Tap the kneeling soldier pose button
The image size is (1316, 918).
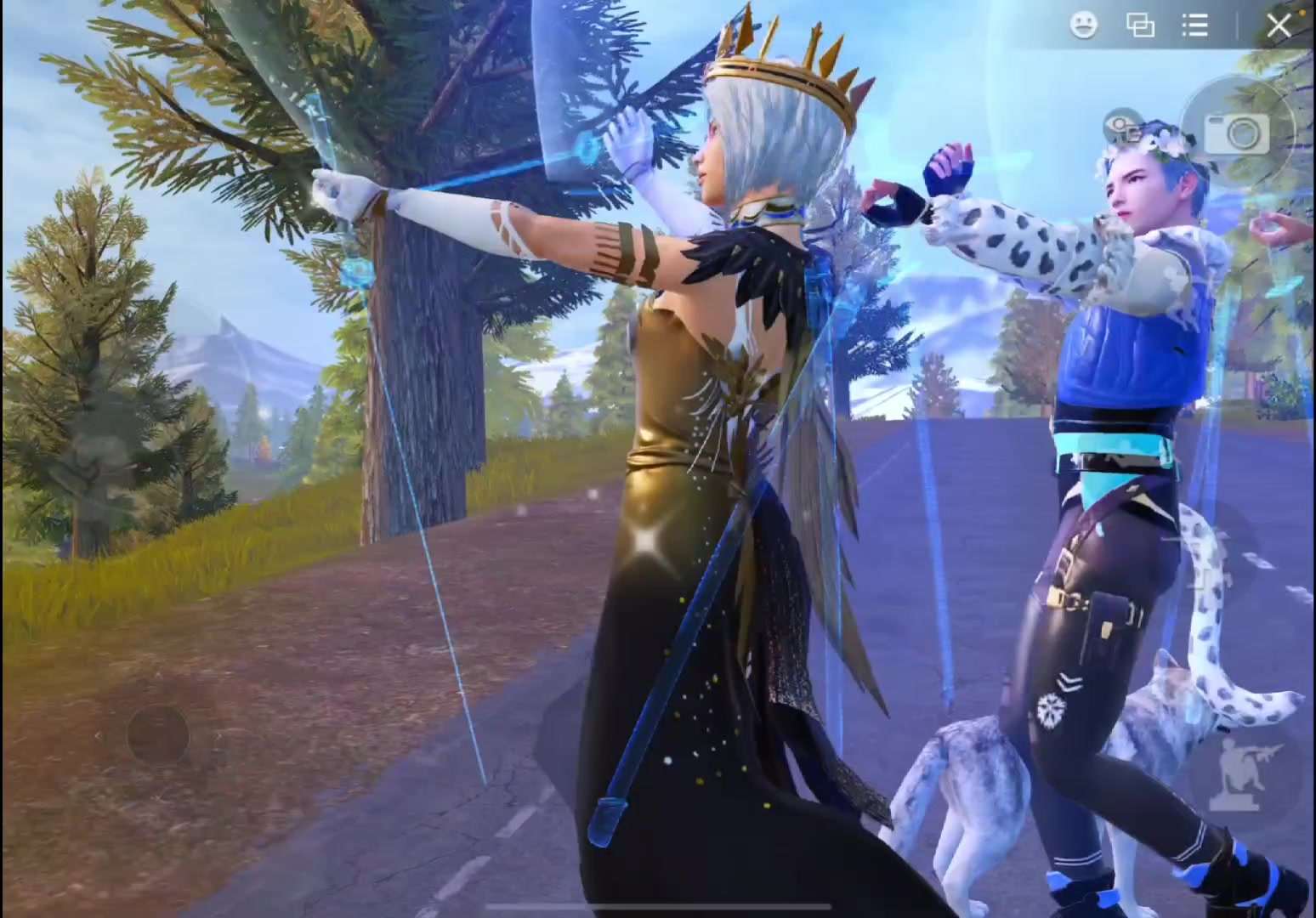click(x=1234, y=774)
